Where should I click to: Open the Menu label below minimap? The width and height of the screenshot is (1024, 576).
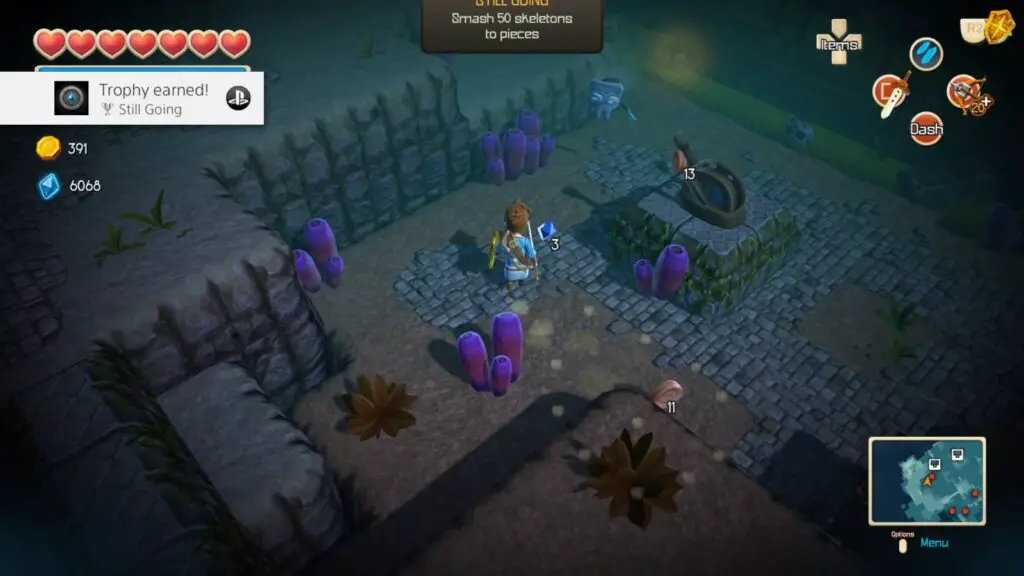(934, 543)
